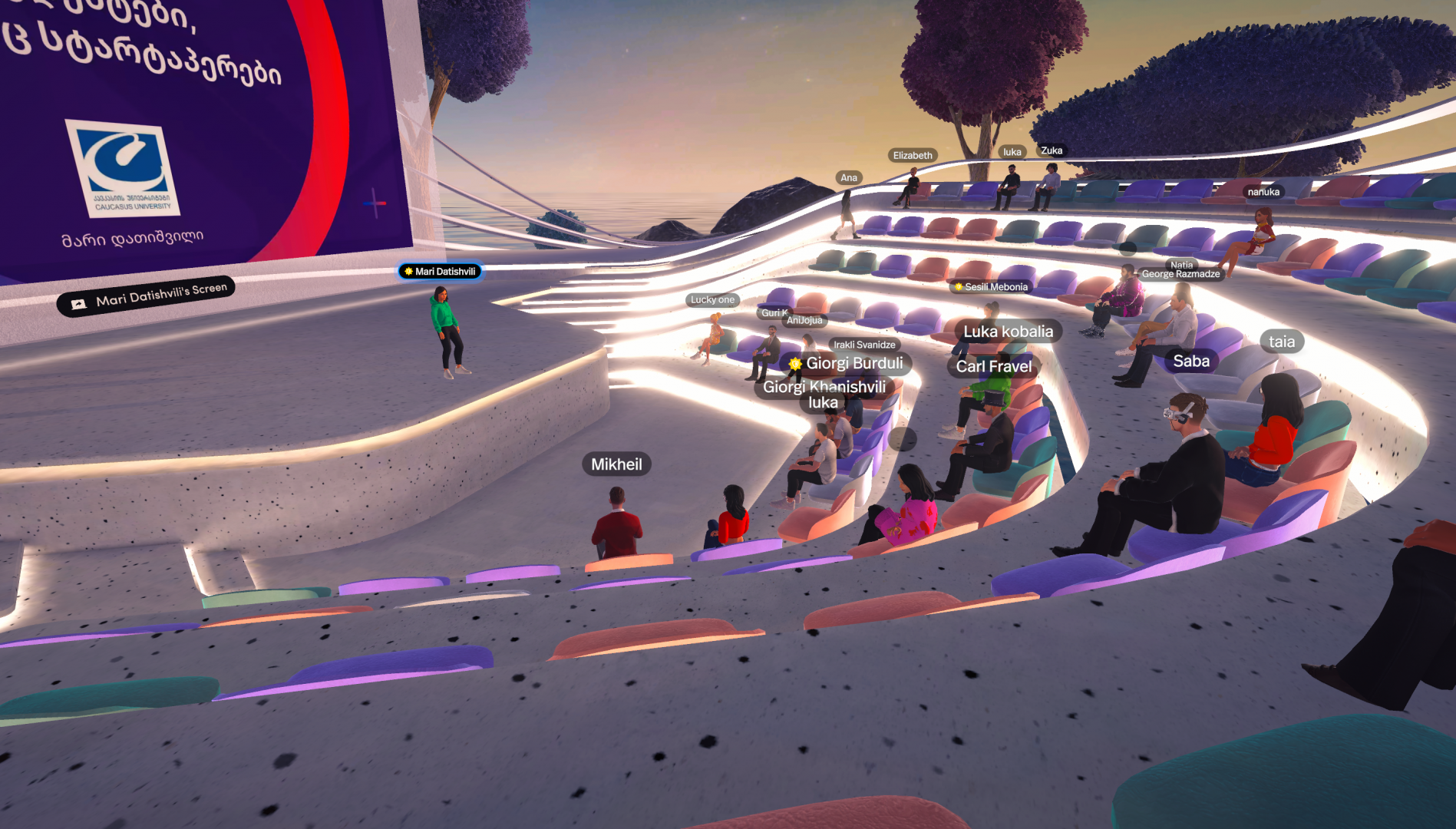Image resolution: width=1456 pixels, height=829 pixels.
Task: Select the Irakli Svanidze name tag
Action: tap(864, 345)
